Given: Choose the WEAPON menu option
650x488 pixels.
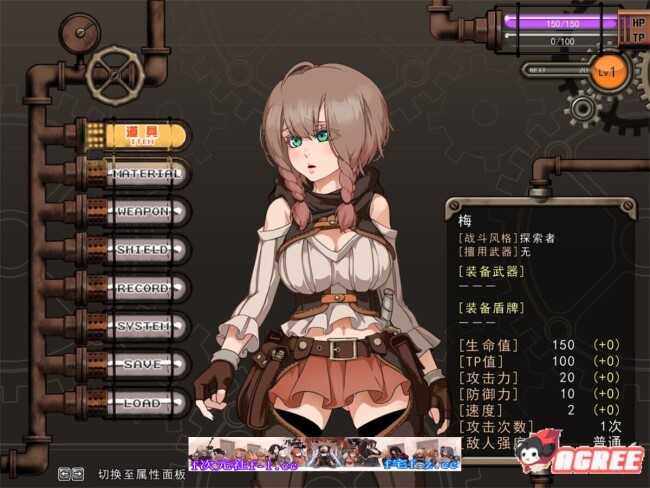Looking at the screenshot, I should point(146,213).
